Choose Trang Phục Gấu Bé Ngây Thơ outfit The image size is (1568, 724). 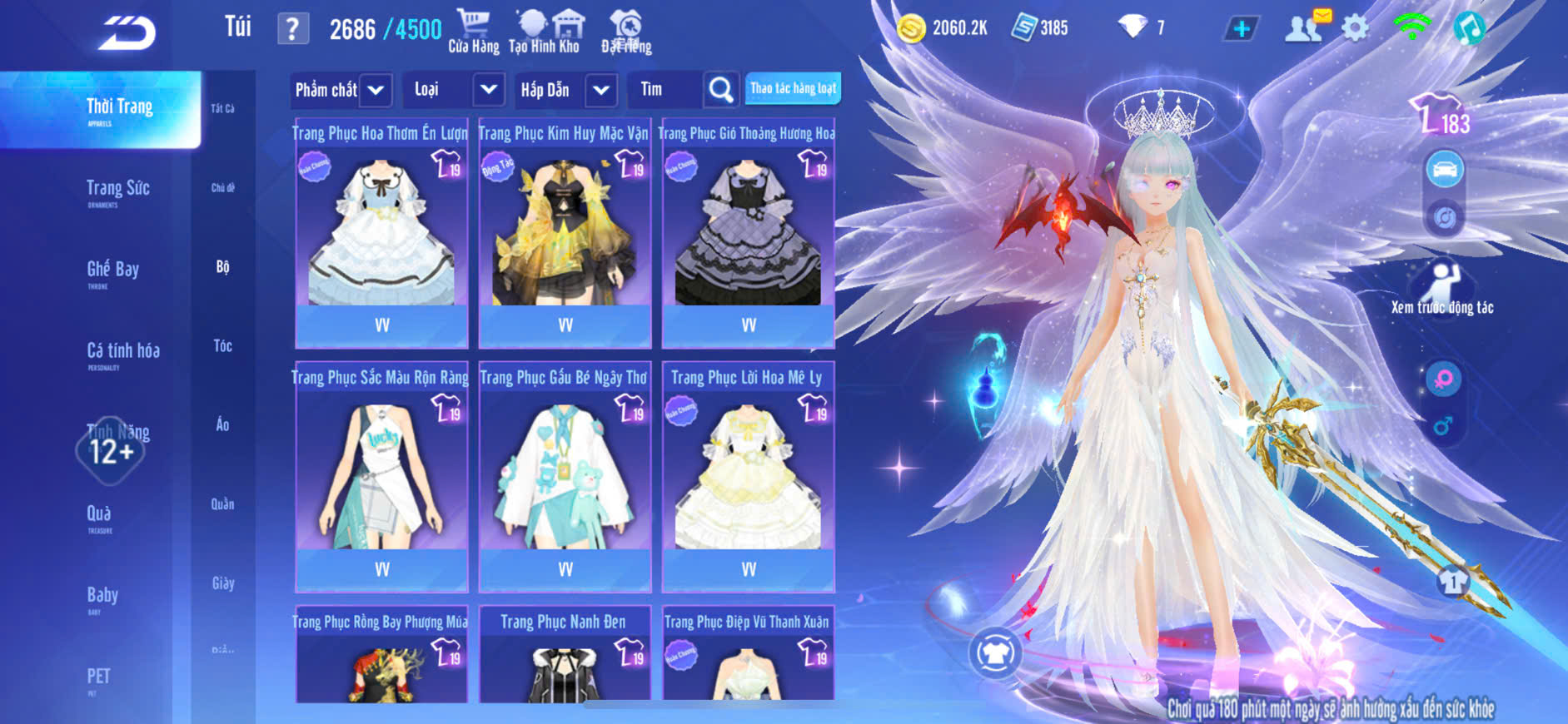coord(565,477)
